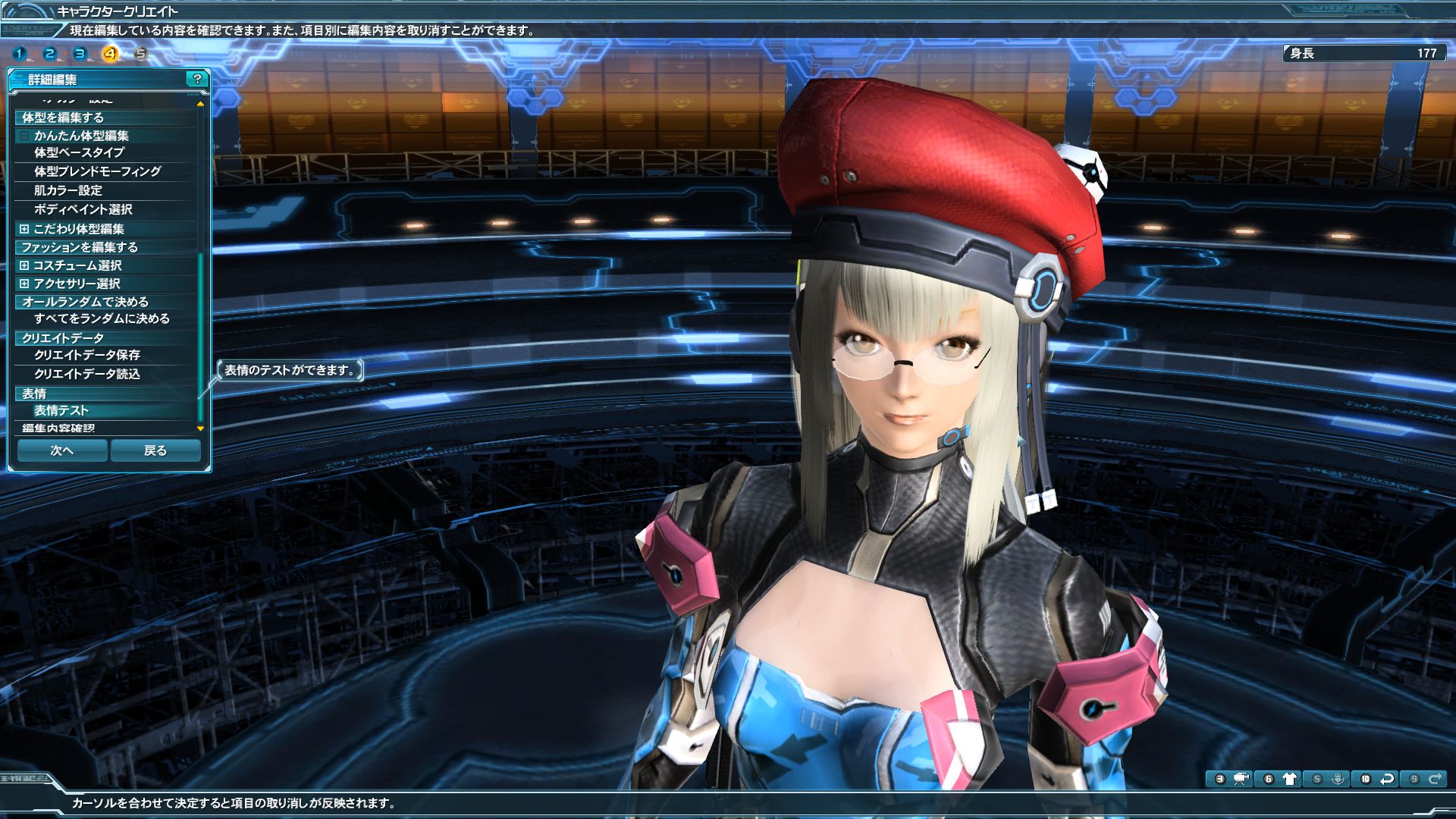Choose 肌カラー設定 skin color entry
This screenshot has height=819, width=1456.
pos(67,190)
